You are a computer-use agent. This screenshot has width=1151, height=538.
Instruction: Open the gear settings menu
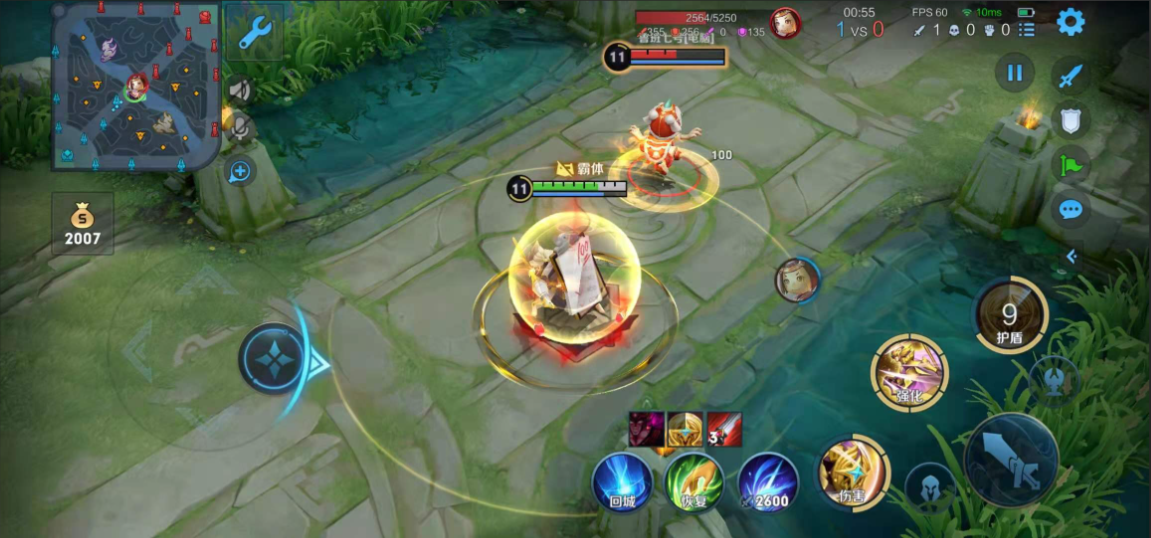coord(1071,22)
